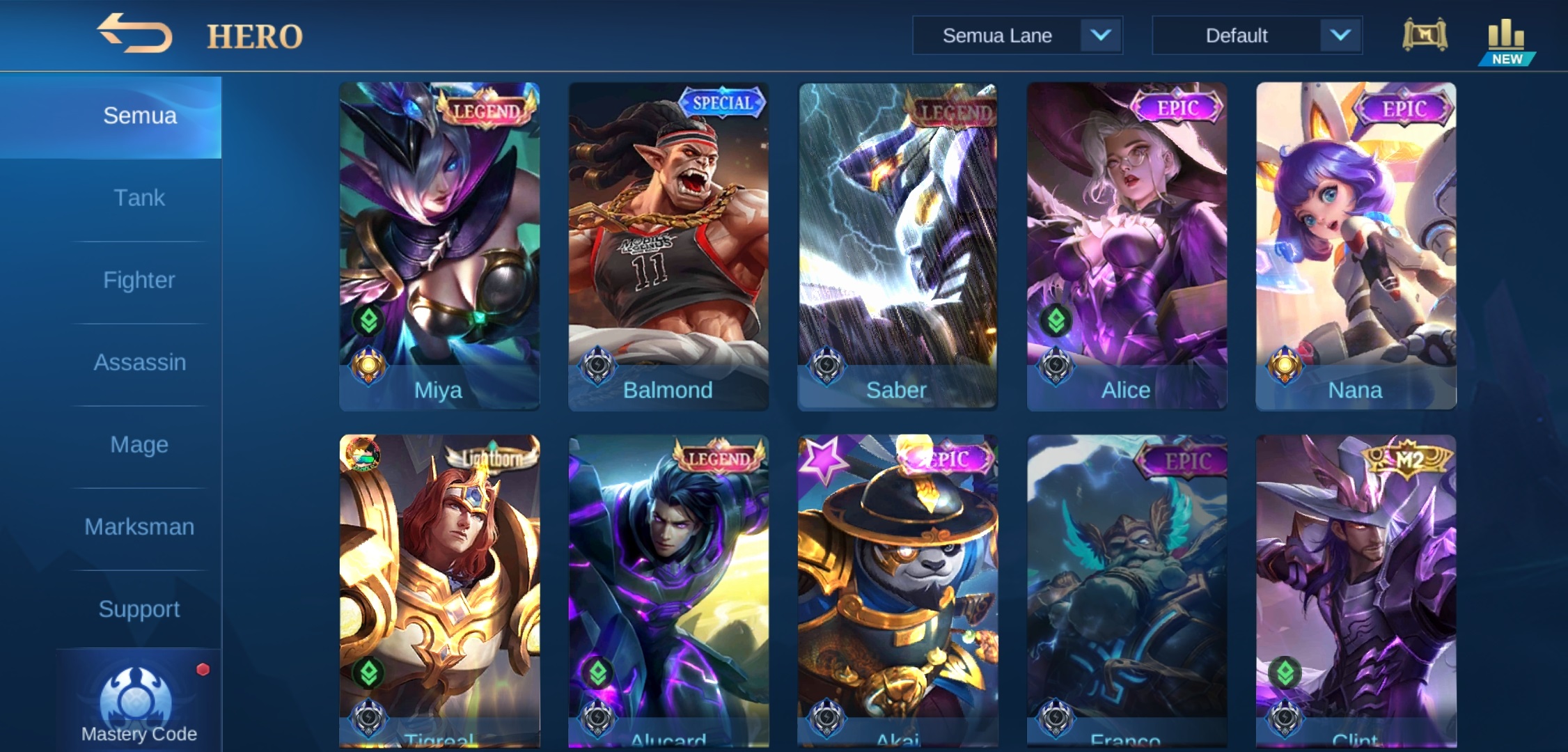Open Tigreal's hero portrait
Screen dimensions: 1568x752
[439, 578]
